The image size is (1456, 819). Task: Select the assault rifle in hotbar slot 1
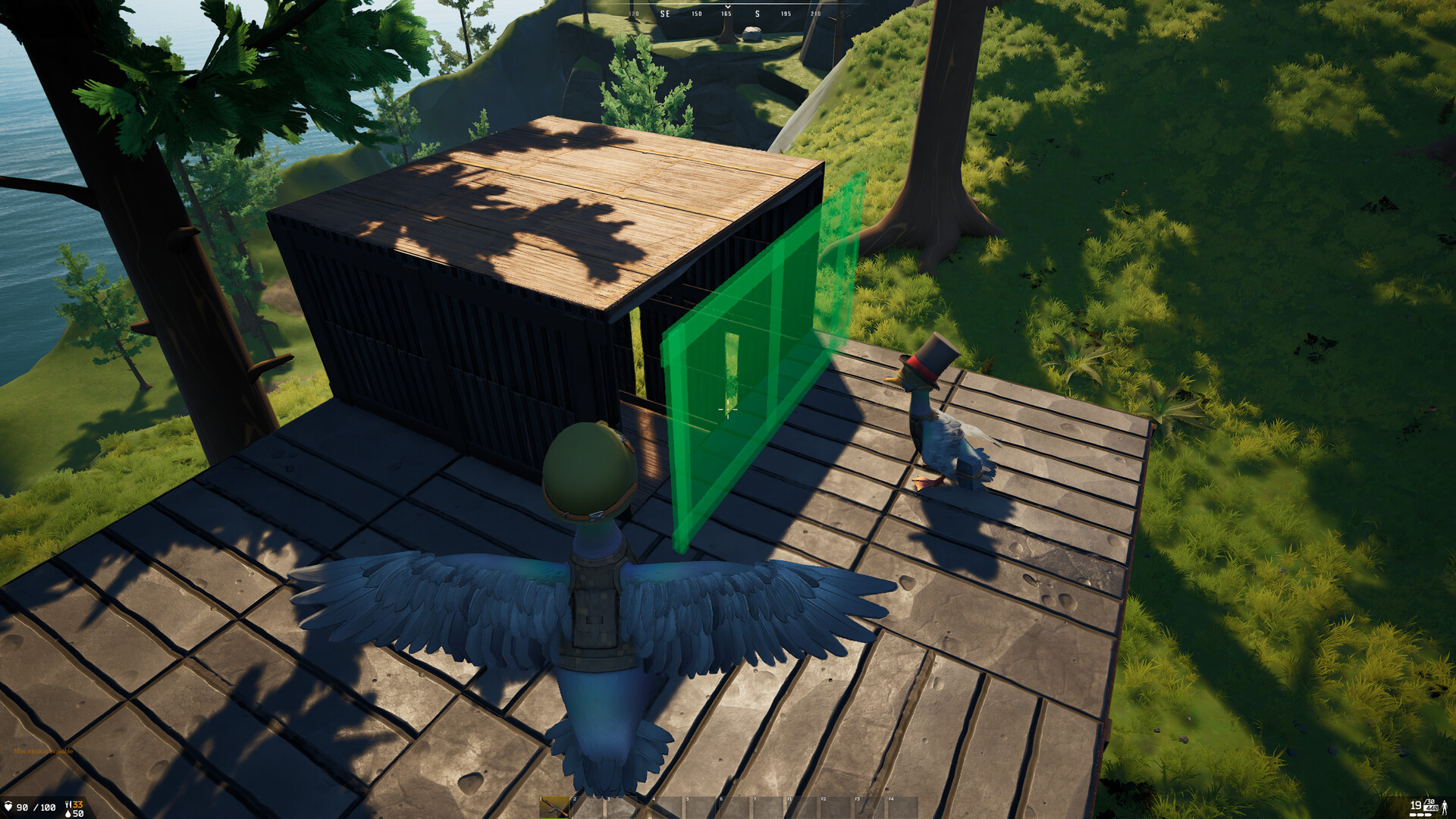[554, 807]
